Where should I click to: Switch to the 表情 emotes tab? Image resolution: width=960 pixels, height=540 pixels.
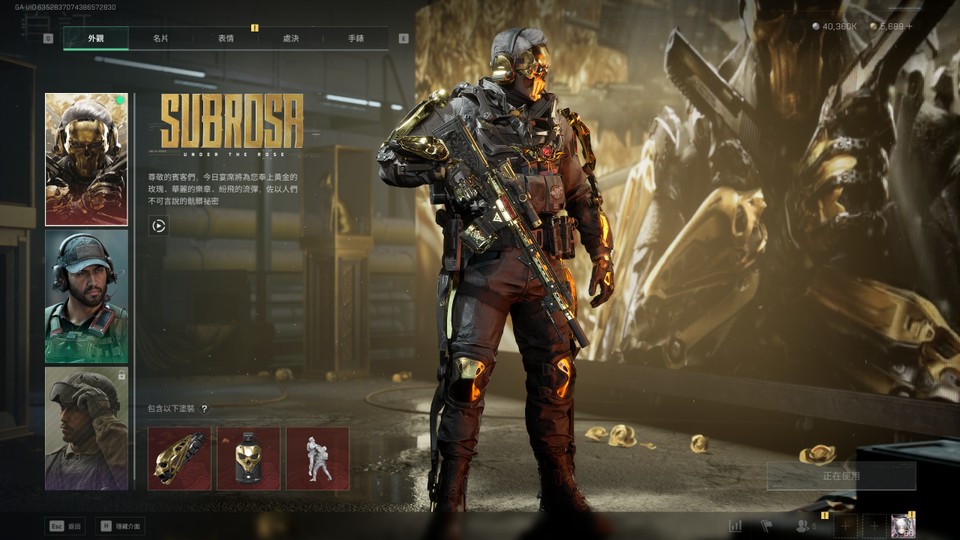point(226,39)
